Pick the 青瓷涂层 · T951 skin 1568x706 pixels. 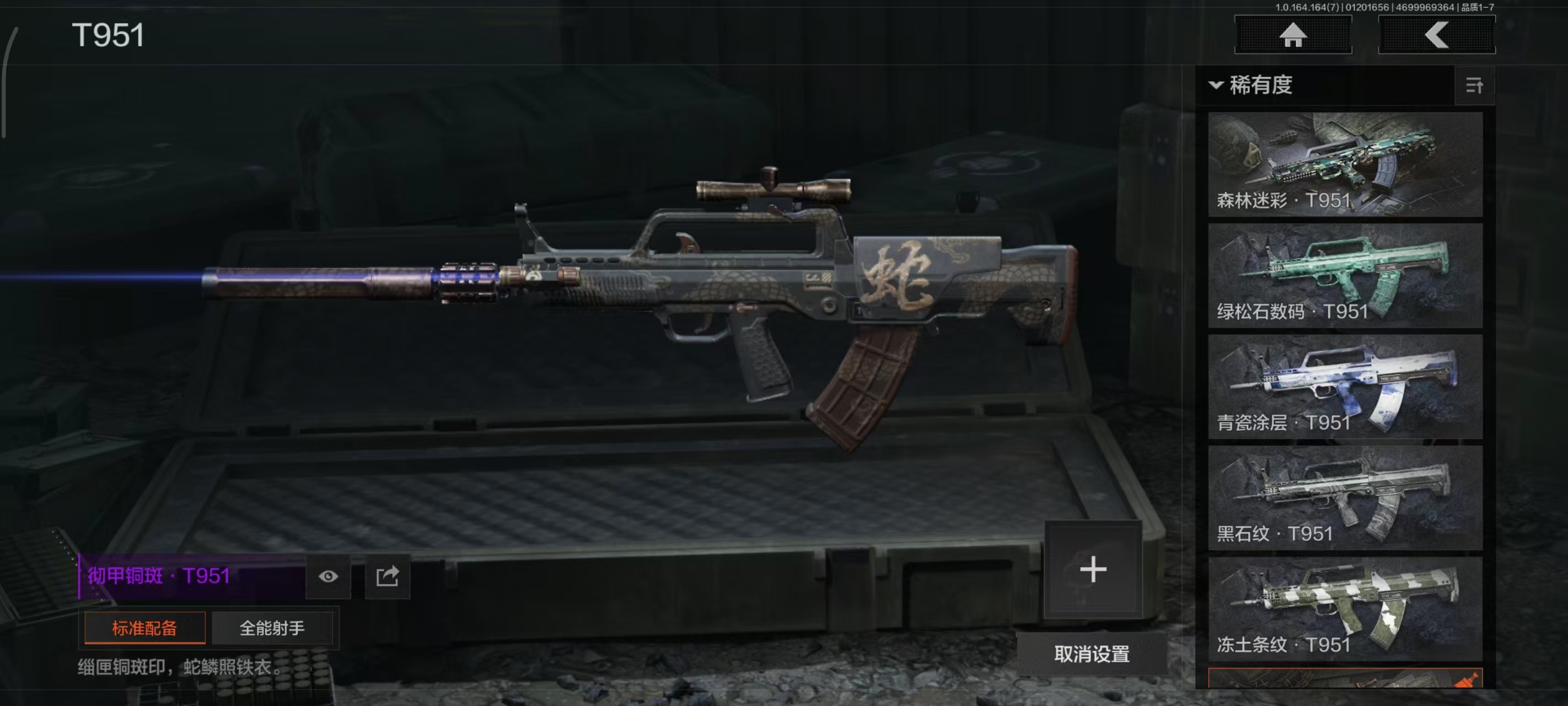[1345, 386]
